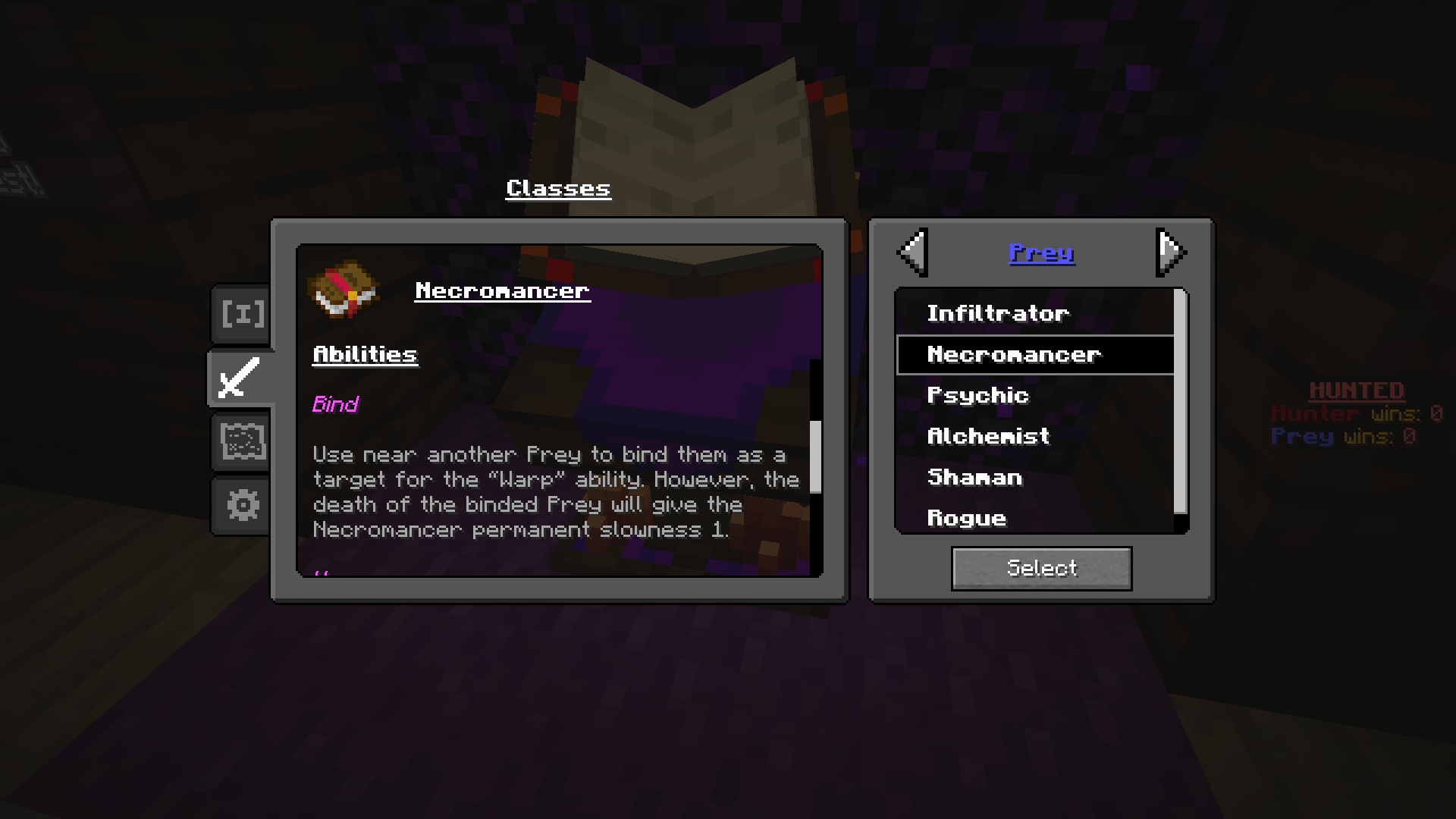Click the Classes title heading
The width and height of the screenshot is (1456, 819).
pyautogui.click(x=558, y=187)
